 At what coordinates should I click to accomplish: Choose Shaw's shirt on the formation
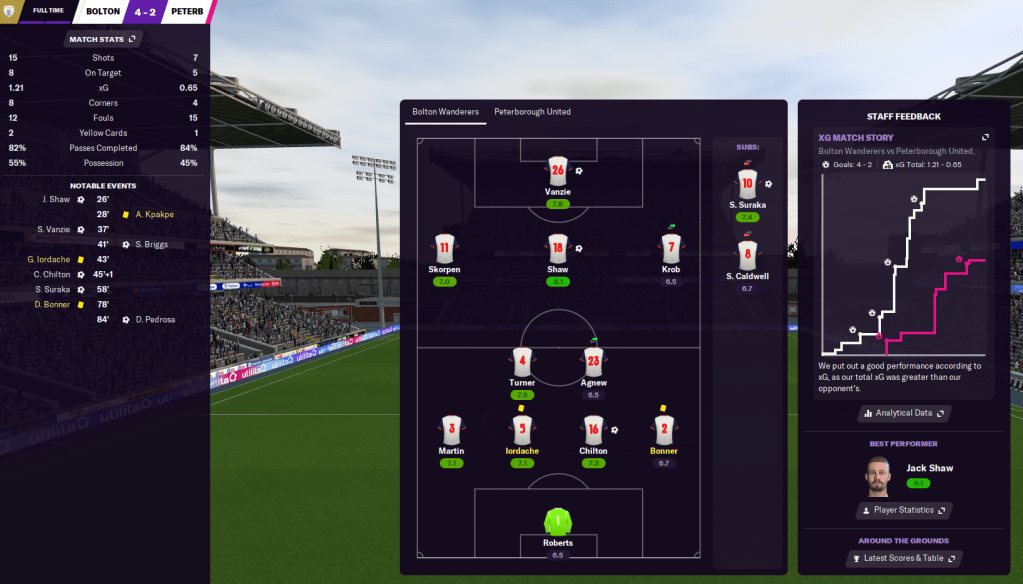coord(558,248)
